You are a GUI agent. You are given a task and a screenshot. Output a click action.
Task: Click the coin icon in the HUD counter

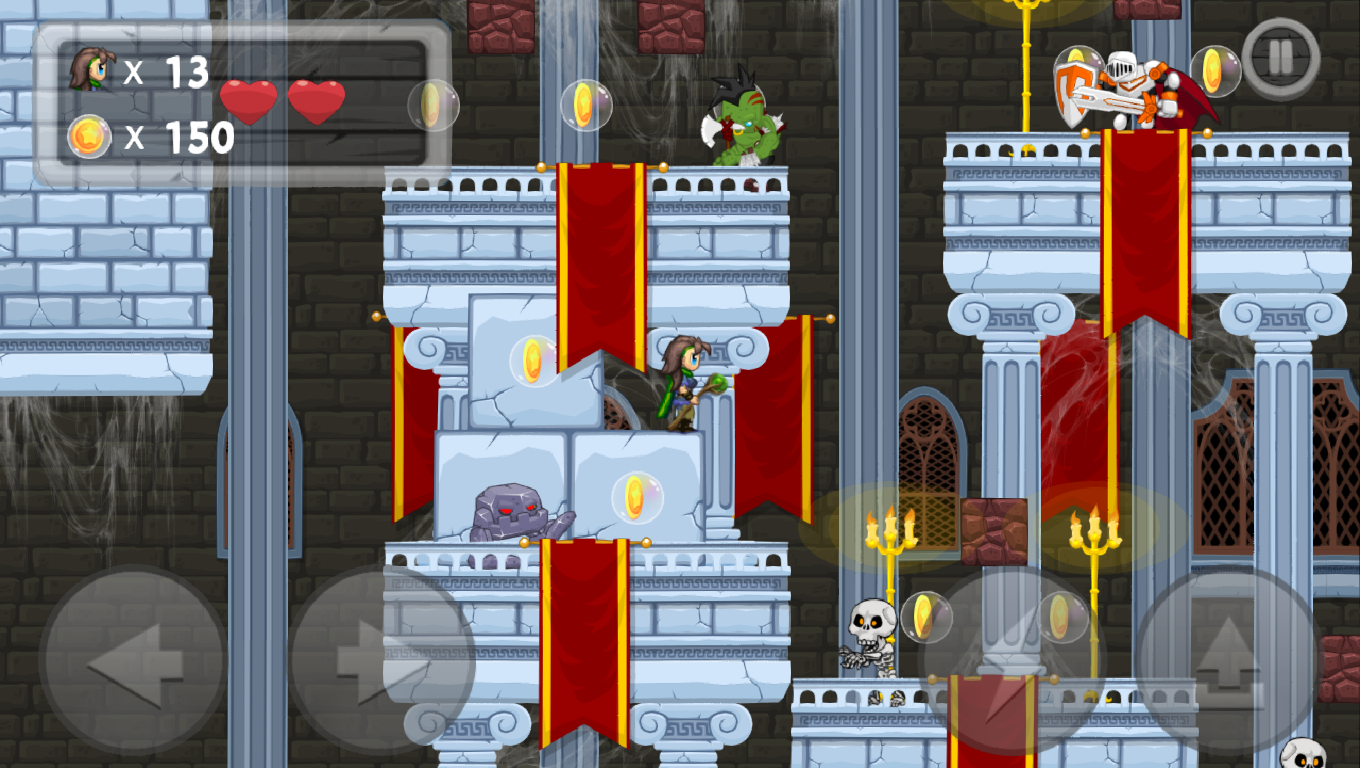click(91, 137)
